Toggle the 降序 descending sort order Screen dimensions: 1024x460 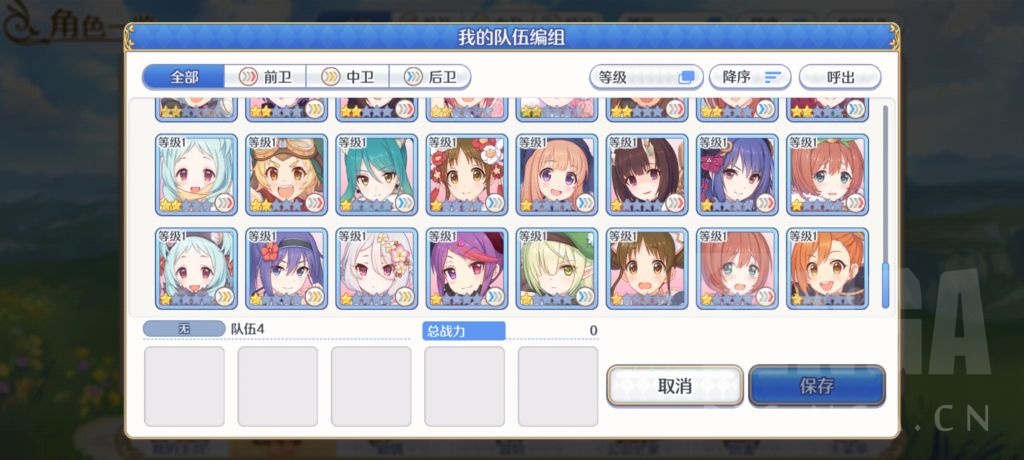[750, 77]
